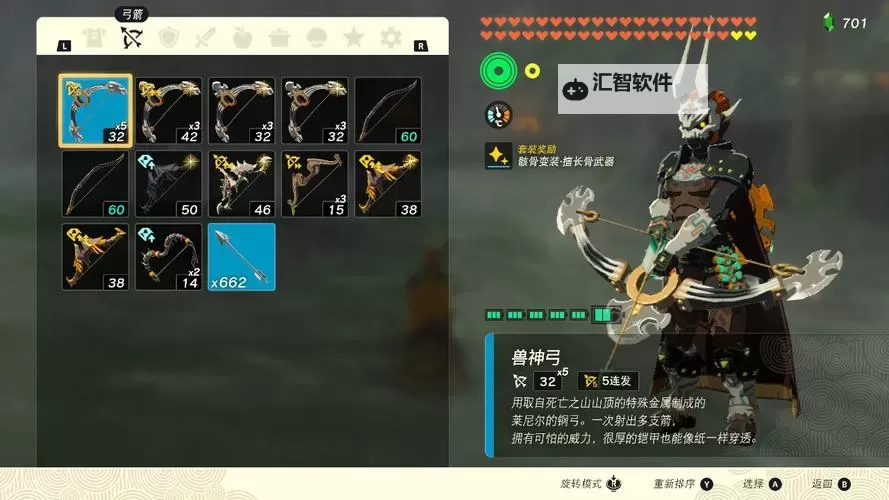Switch to the armor shirt tab
889x500 pixels.
click(x=98, y=39)
